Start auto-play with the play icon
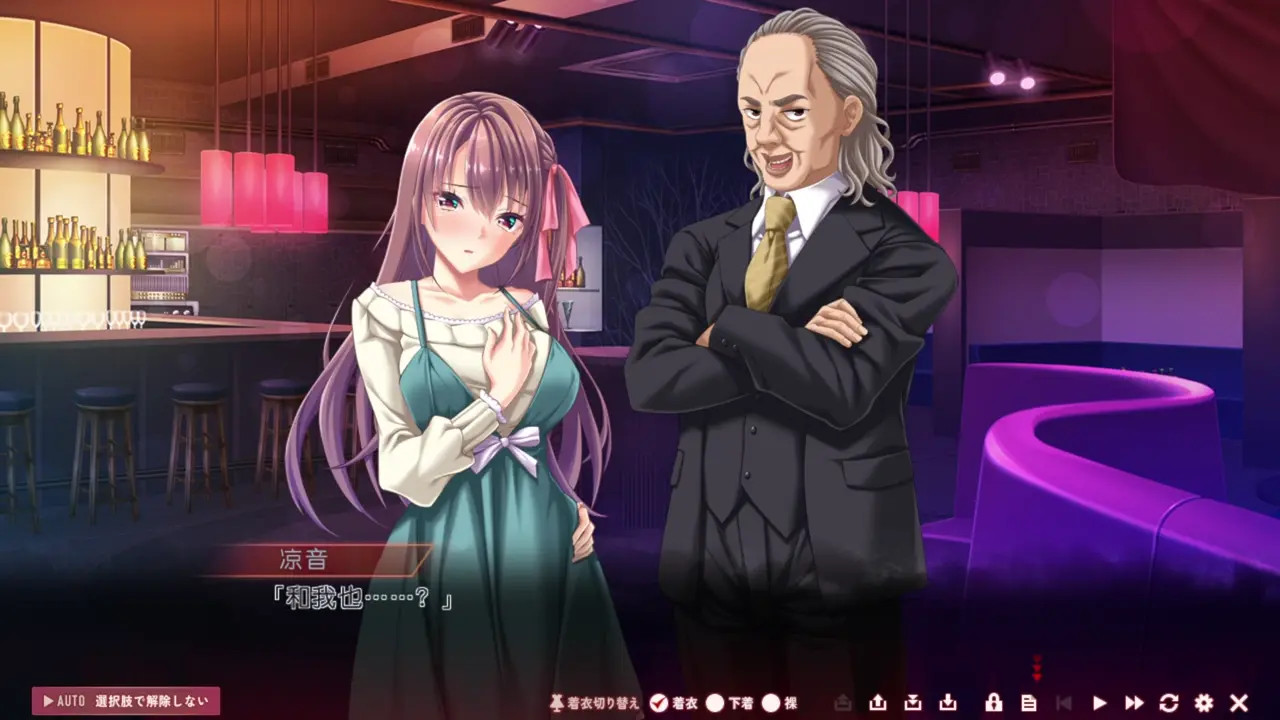 tap(1100, 703)
